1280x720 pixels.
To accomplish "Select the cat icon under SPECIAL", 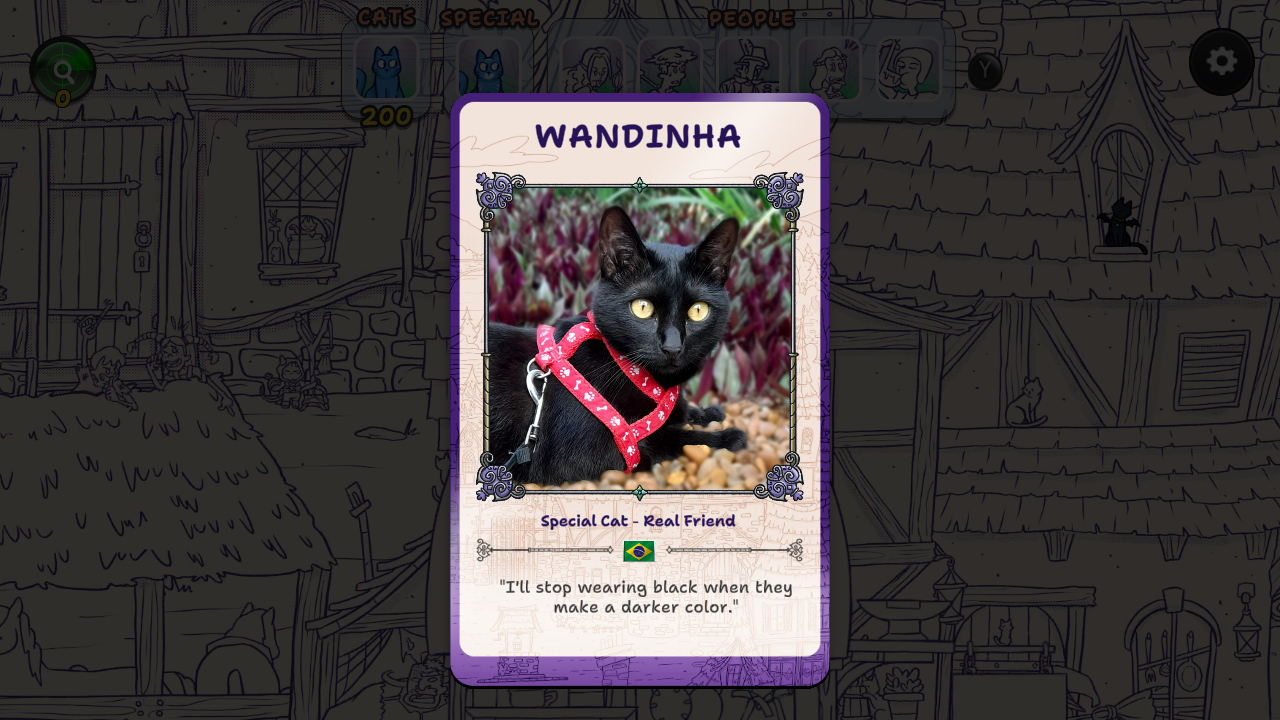I will [x=489, y=68].
